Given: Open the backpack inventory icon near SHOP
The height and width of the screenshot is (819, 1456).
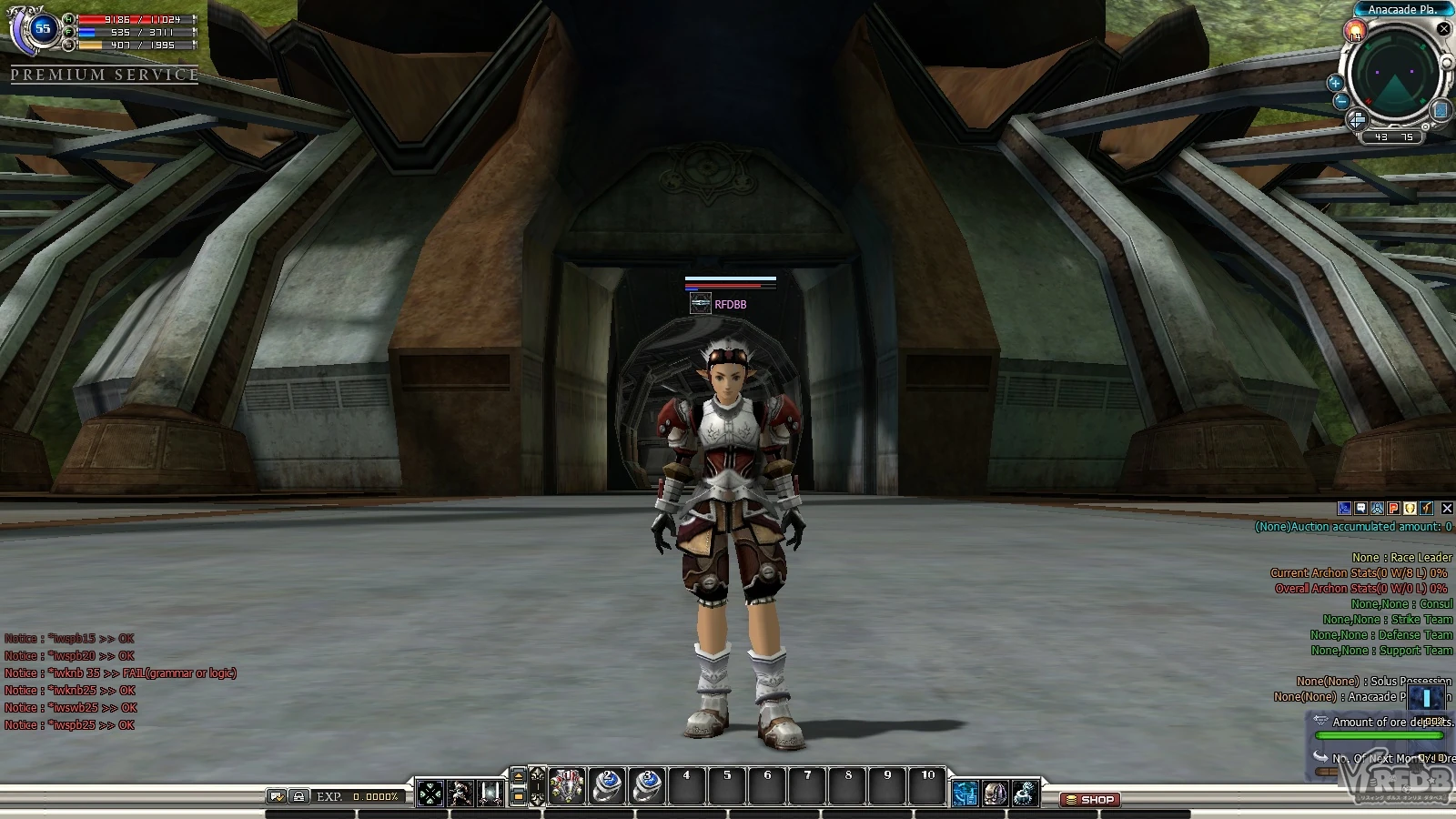Looking at the screenshot, I should click(x=995, y=794).
